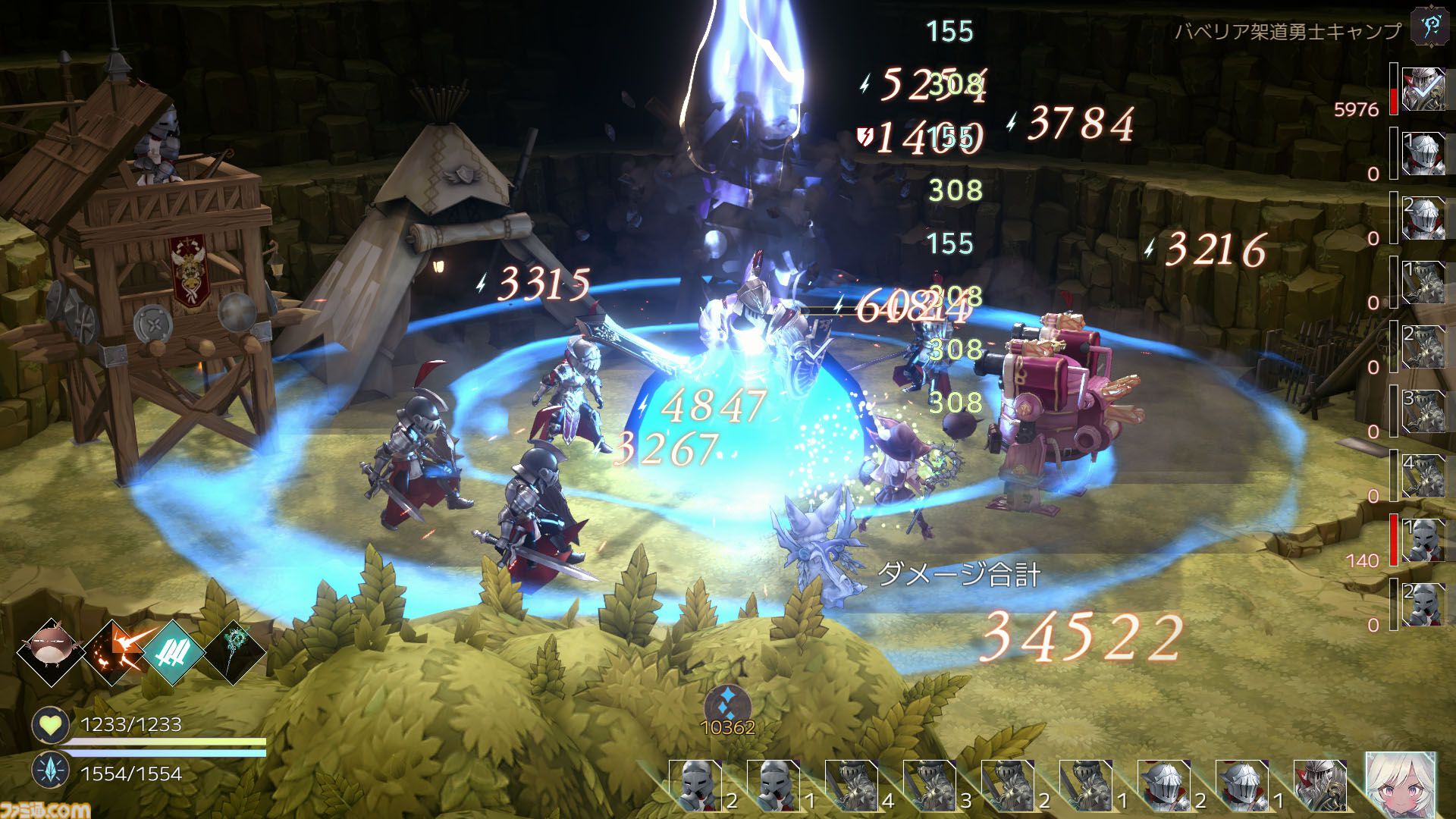Click the white-haired girl turn portrait
The image size is (1456, 819).
tap(1400, 784)
